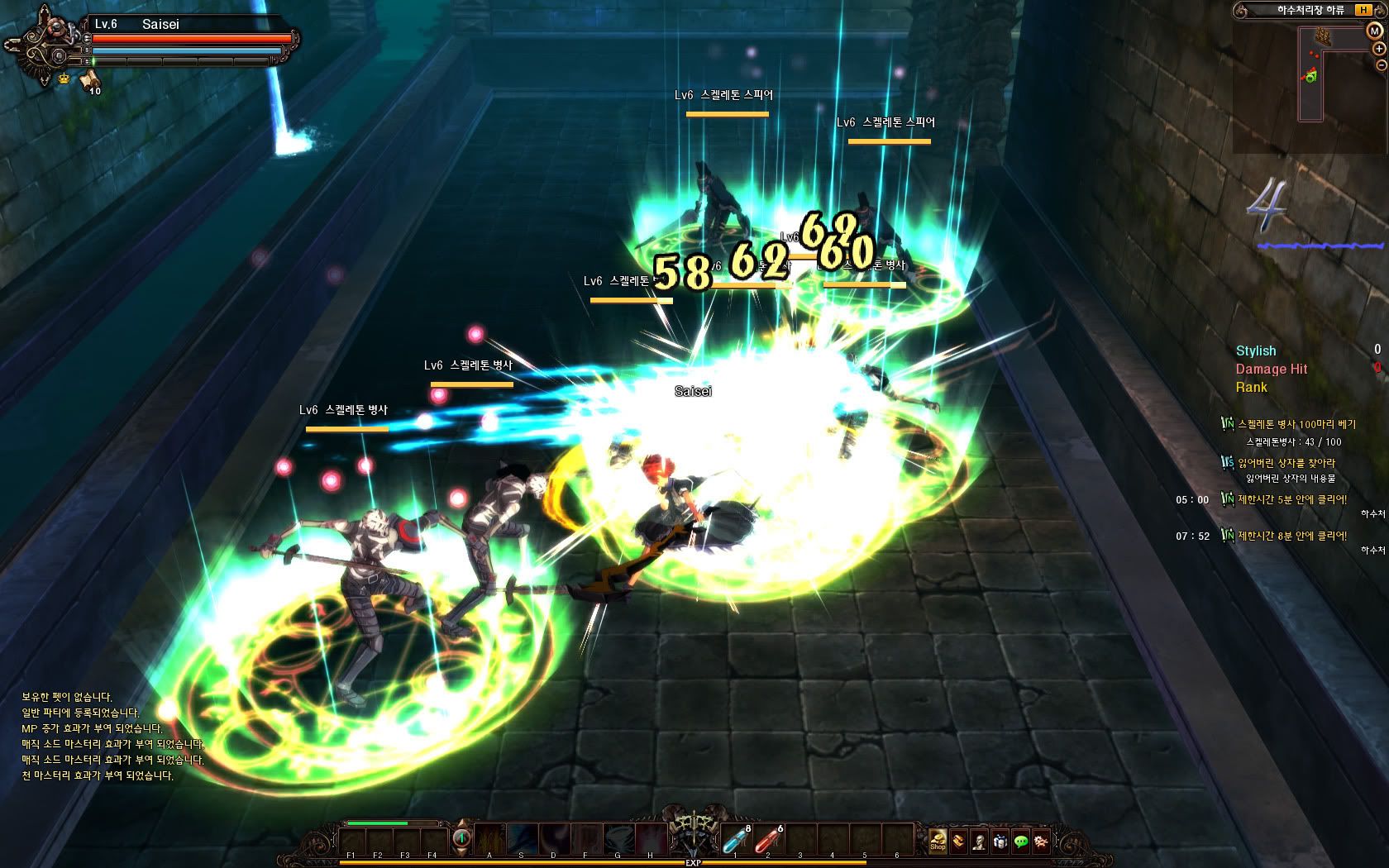This screenshot has height=868, width=1389.
Task: Use the blue mana potion in slot 1
Action: pyautogui.click(x=735, y=839)
